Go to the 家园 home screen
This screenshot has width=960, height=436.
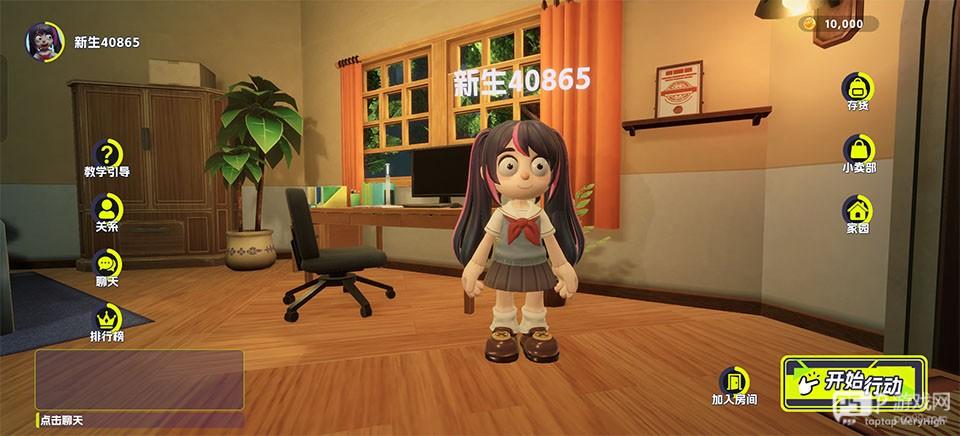point(857,211)
